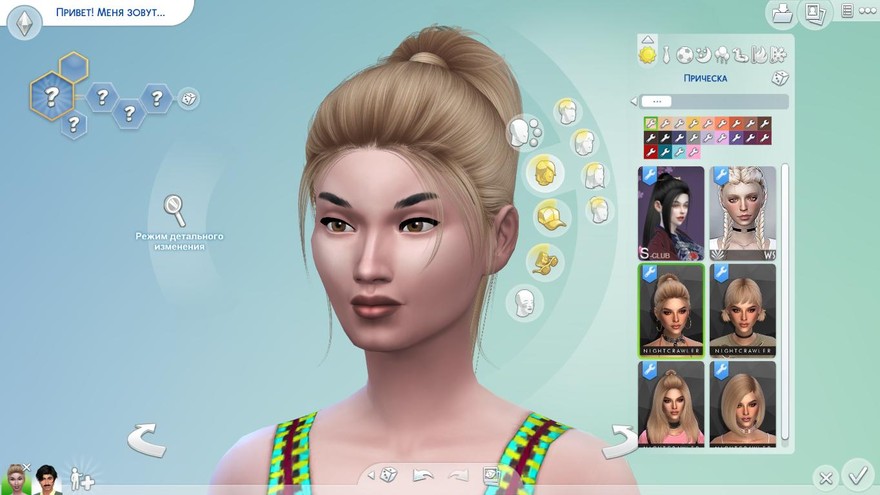Choose the black hair S-Club thumbnail
Viewport: 880px width, 495px height.
670,213
